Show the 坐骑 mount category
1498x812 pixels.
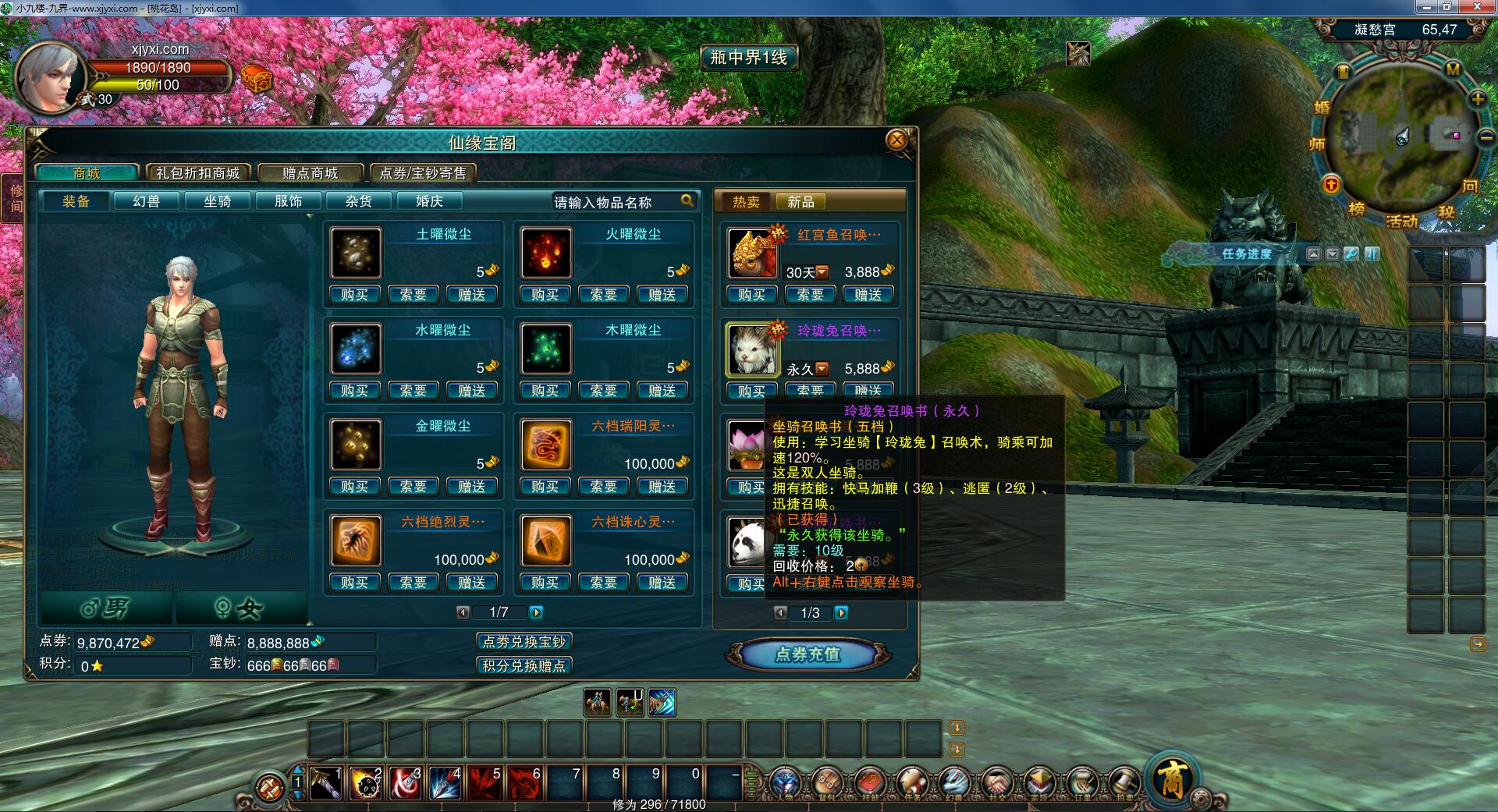[x=217, y=201]
